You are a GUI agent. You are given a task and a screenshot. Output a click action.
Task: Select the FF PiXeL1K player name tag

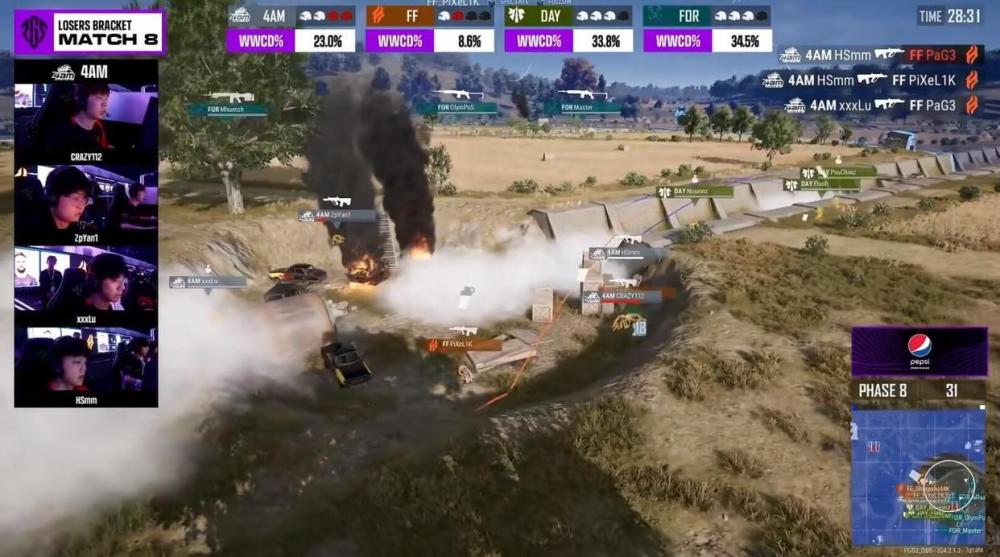[x=464, y=344]
